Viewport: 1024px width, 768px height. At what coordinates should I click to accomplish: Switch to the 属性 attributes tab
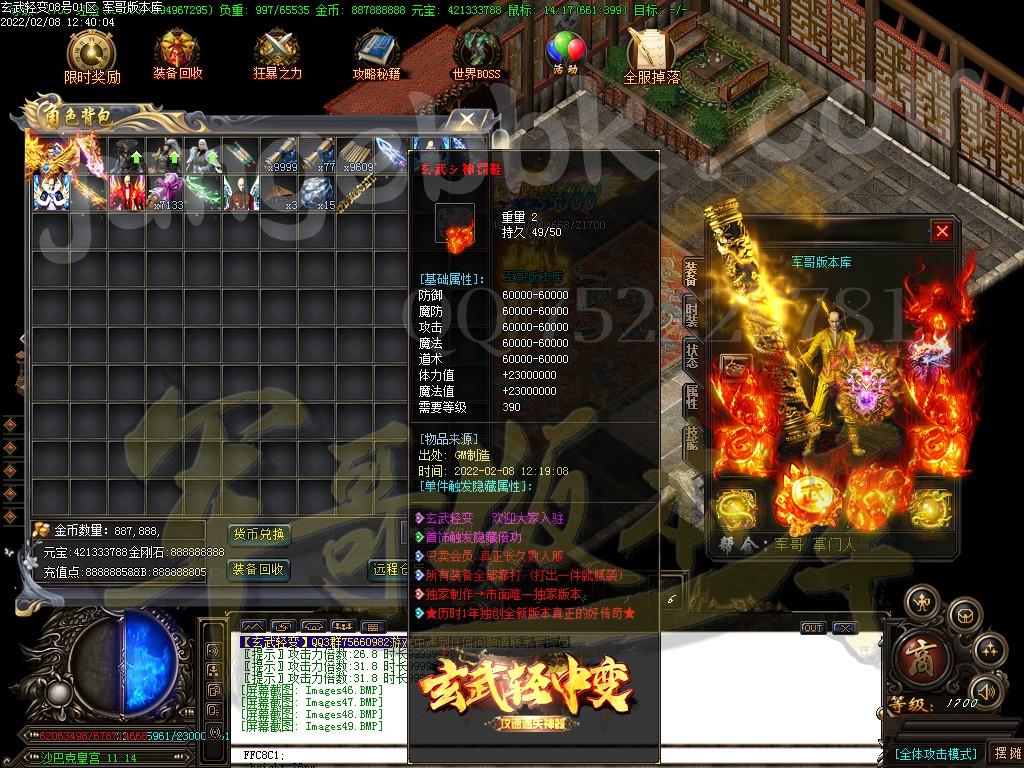click(x=691, y=397)
